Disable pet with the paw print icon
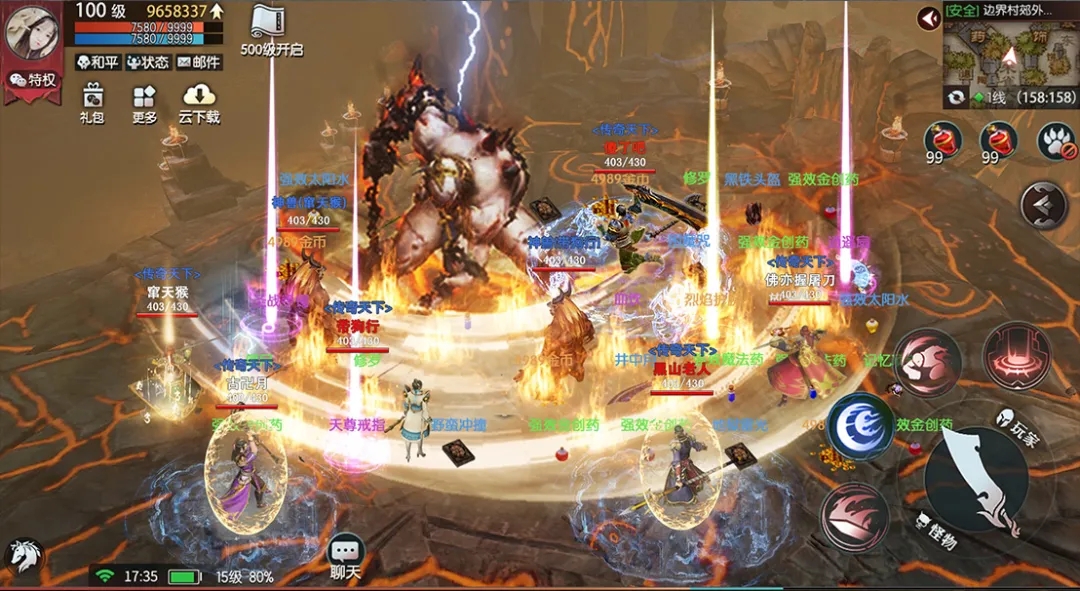Image resolution: width=1080 pixels, height=591 pixels. click(1056, 140)
